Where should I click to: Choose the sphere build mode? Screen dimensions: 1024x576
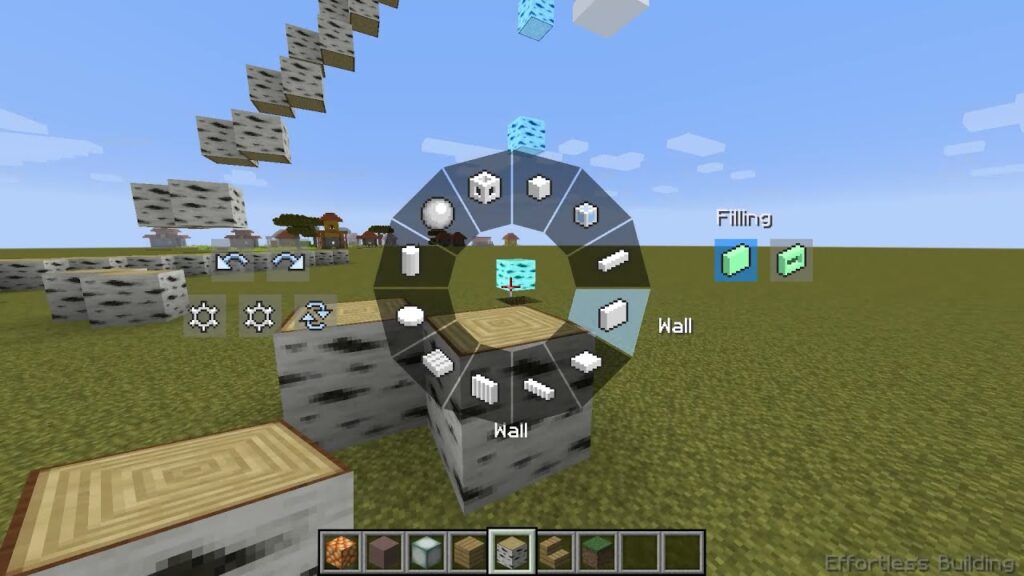coord(437,213)
